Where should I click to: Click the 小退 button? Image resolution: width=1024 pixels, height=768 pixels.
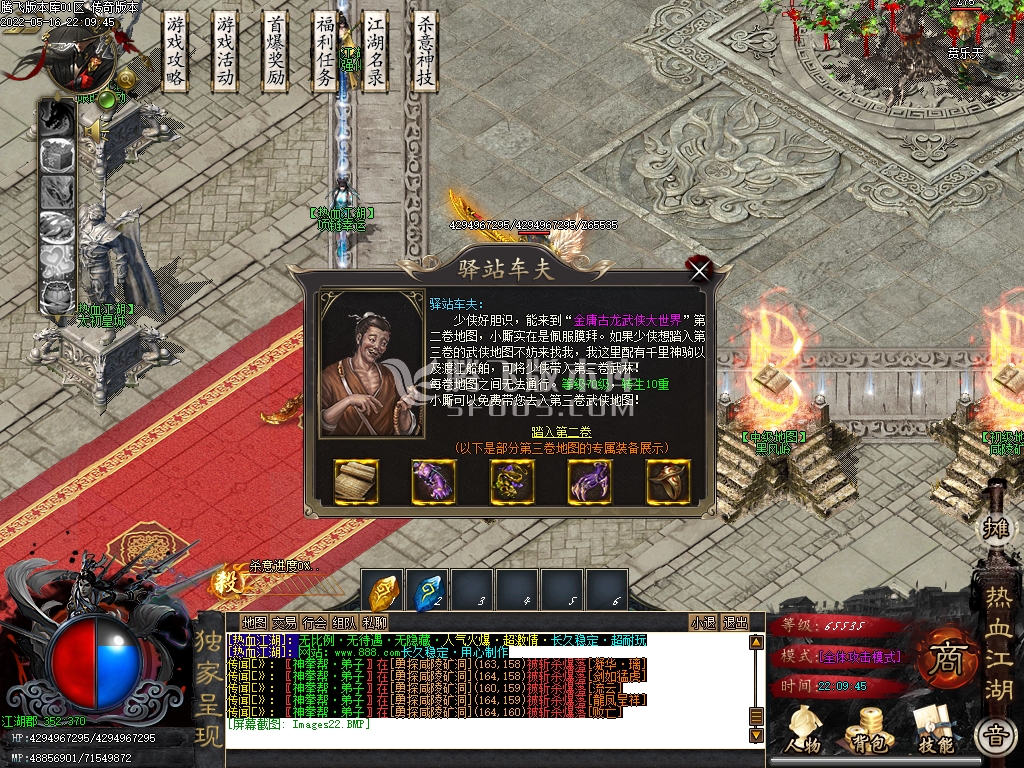pyautogui.click(x=703, y=622)
